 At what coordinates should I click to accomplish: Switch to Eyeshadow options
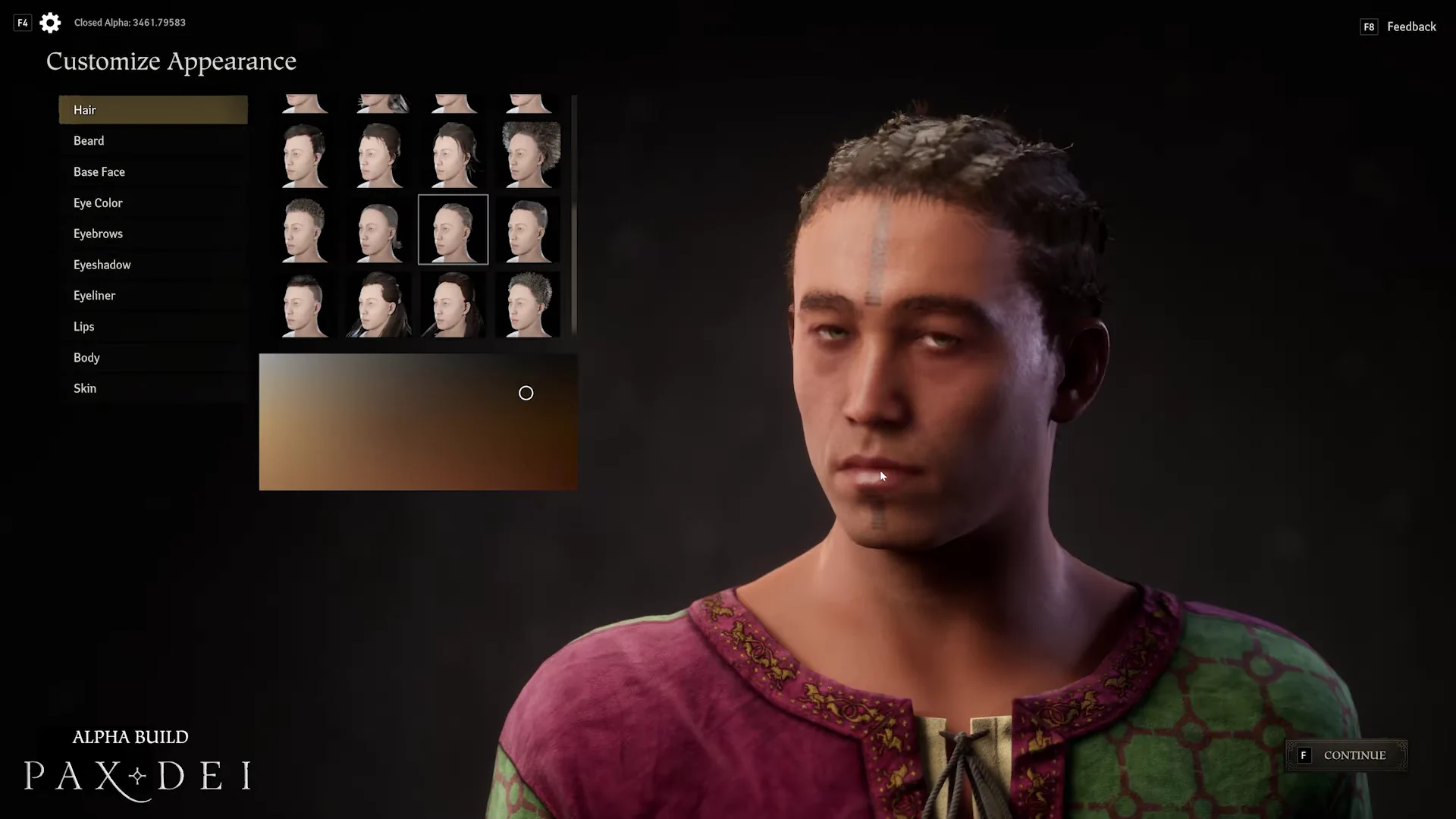(152, 265)
